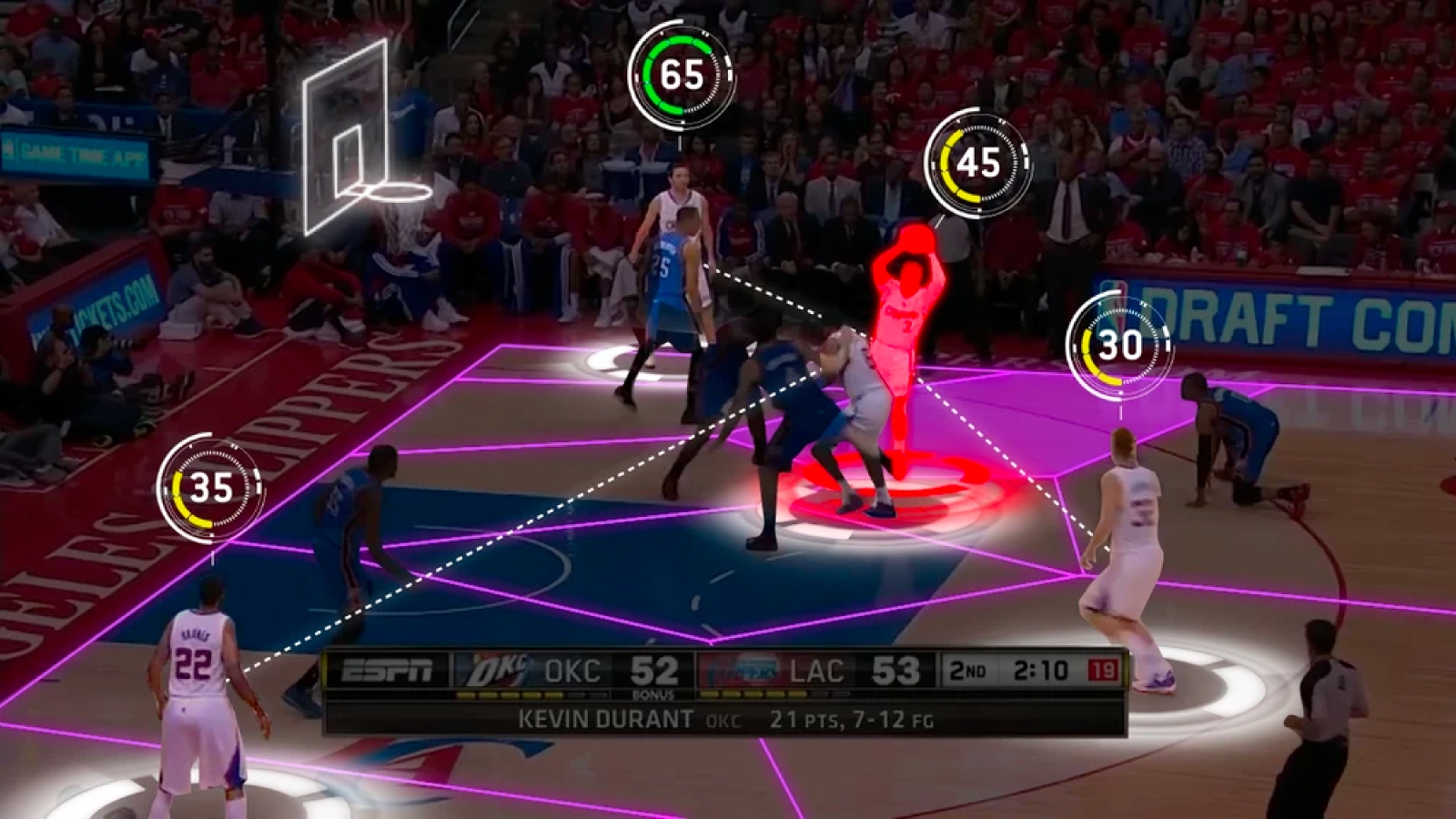Select the 65 pass-rating circle marker
Viewport: 1456px width, 819px height.
click(682, 75)
